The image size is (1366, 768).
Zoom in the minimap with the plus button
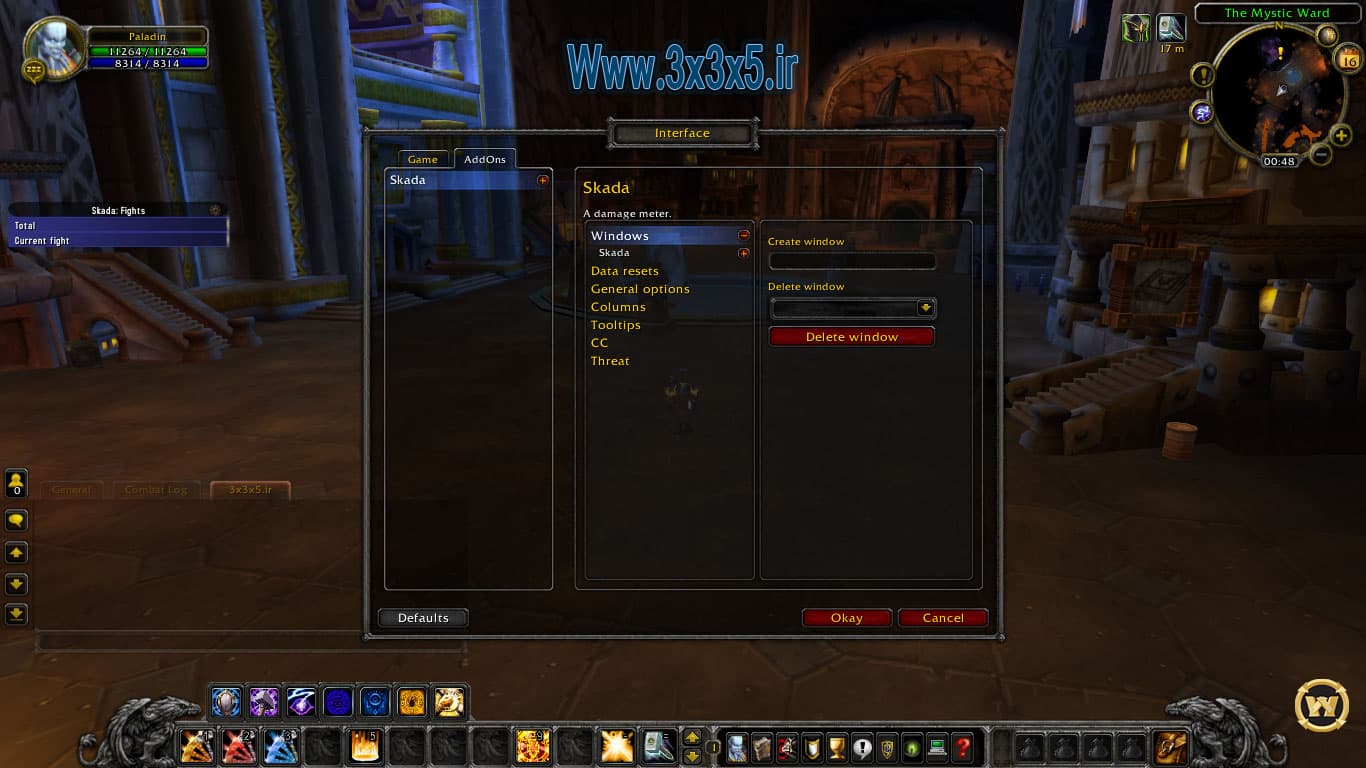tap(1340, 134)
